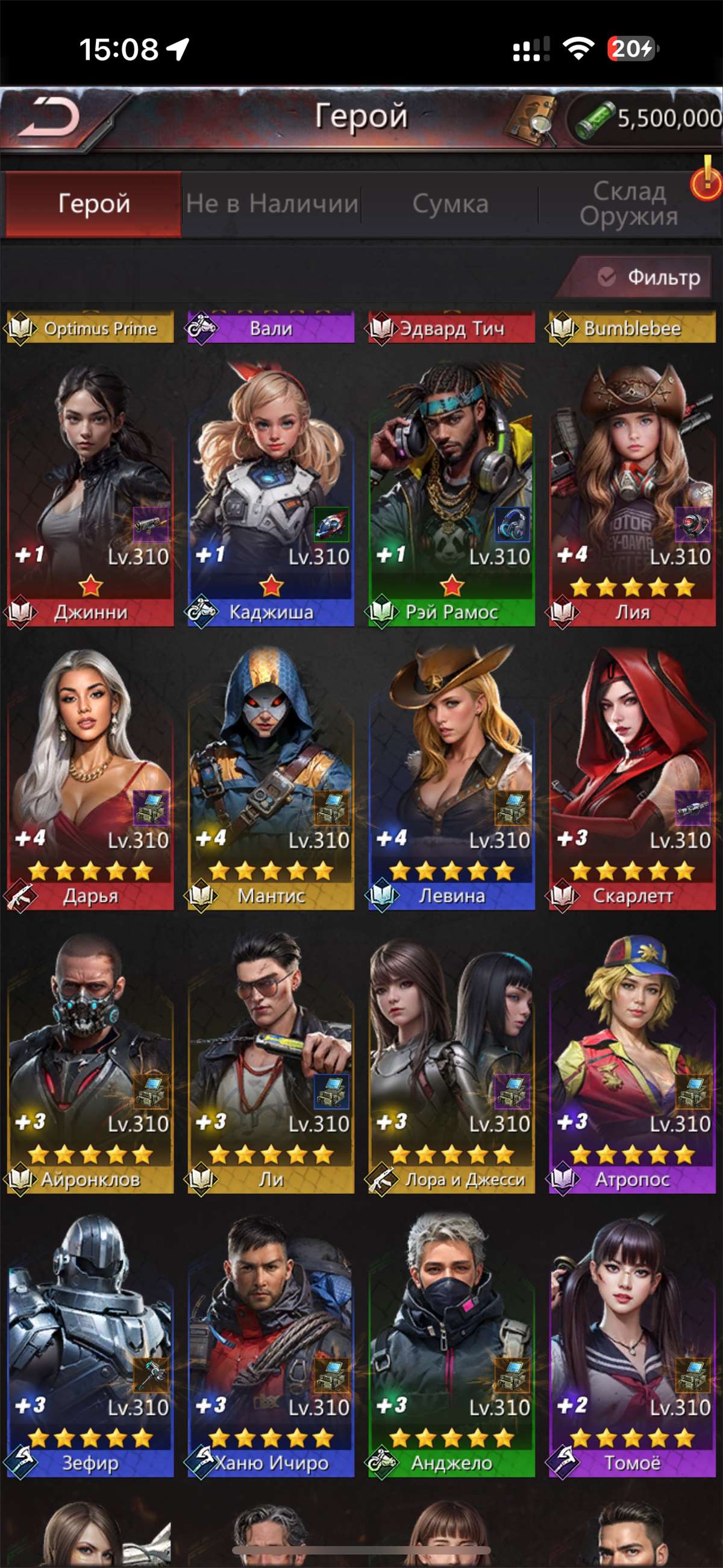Open the Ханю Ичиро hero card
The height and width of the screenshot is (1568, 723).
point(271,1344)
